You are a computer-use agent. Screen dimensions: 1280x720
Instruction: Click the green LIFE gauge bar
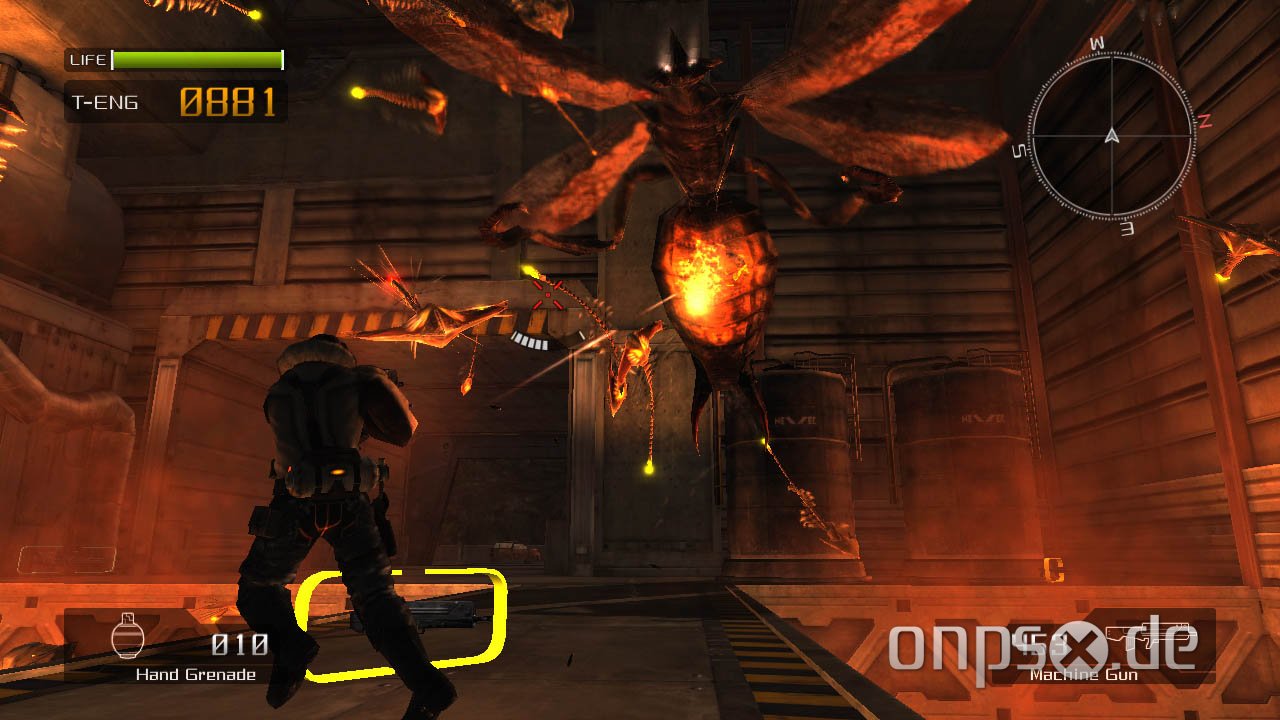[x=195, y=58]
